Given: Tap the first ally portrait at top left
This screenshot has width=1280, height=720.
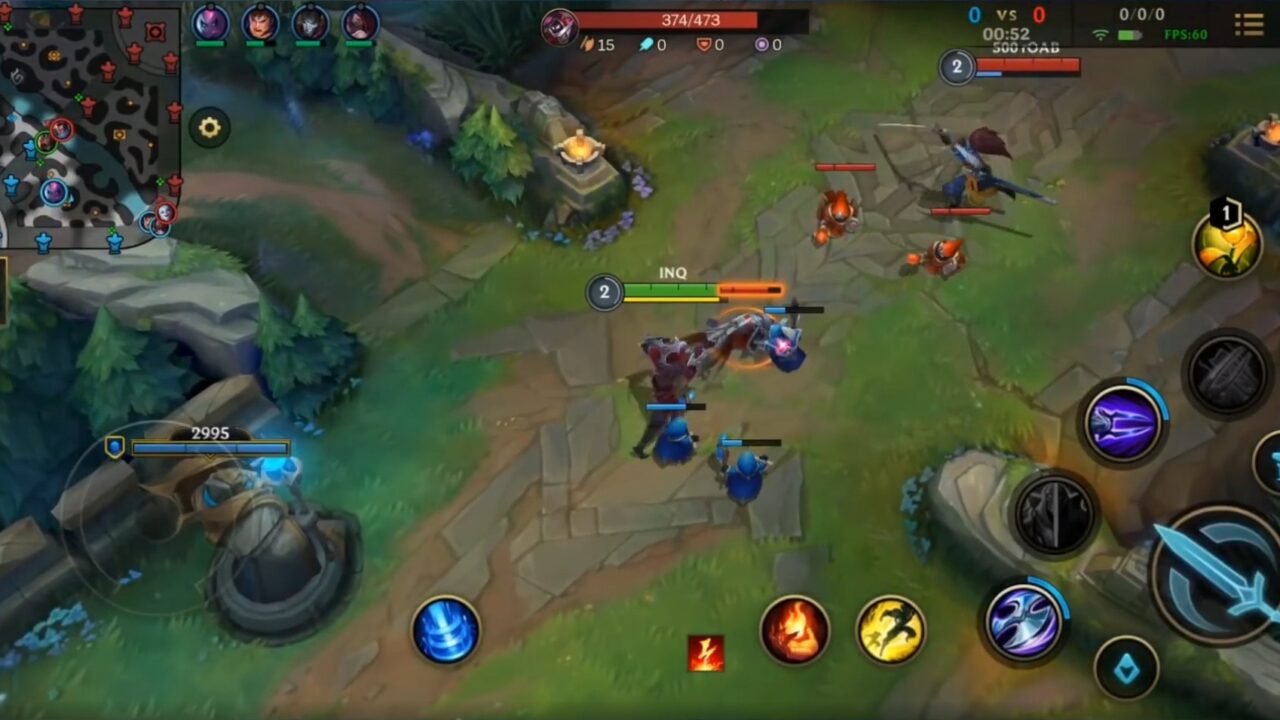Looking at the screenshot, I should coord(207,22).
